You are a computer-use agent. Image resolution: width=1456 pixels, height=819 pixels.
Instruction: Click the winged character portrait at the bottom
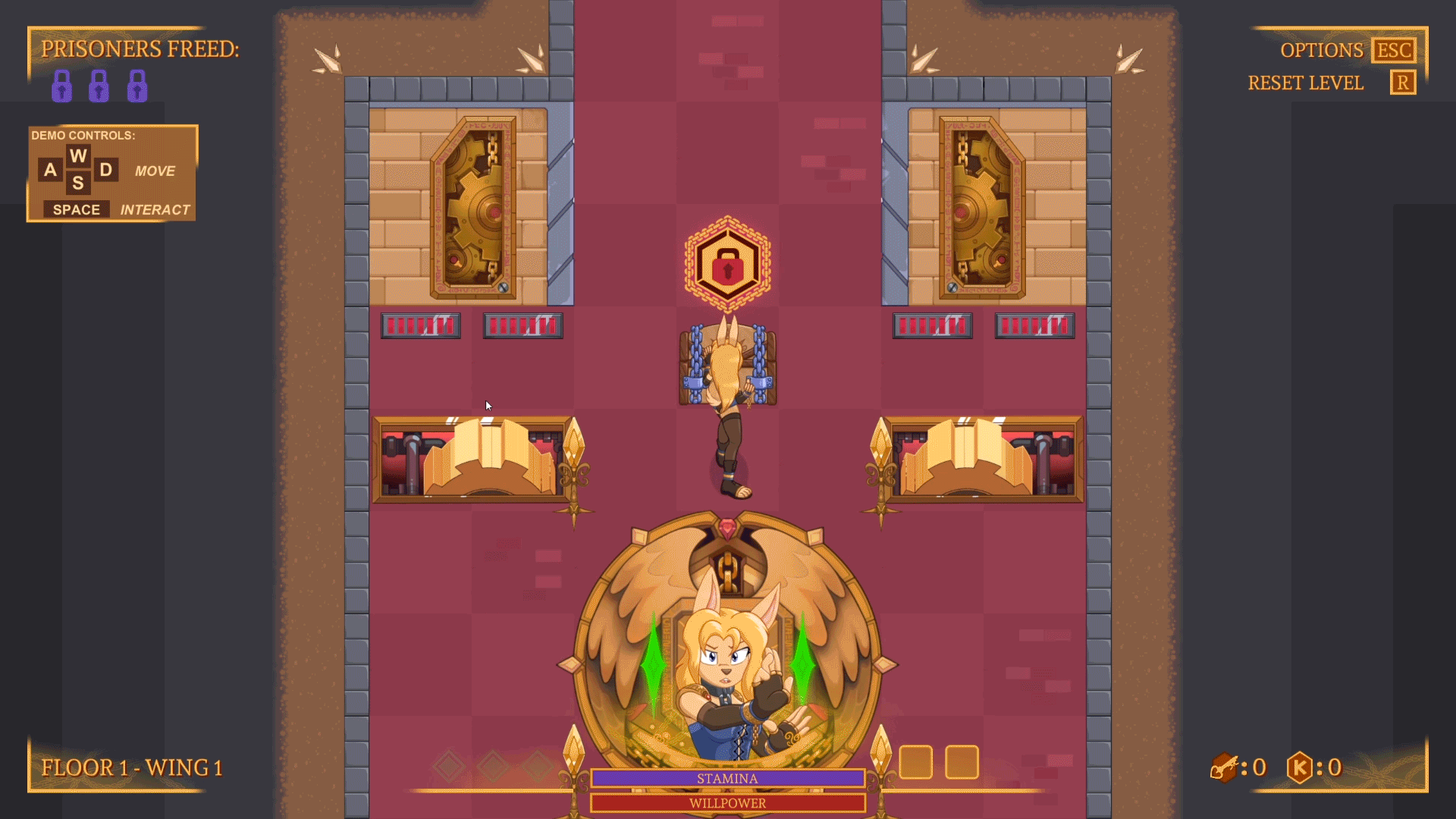[728, 652]
